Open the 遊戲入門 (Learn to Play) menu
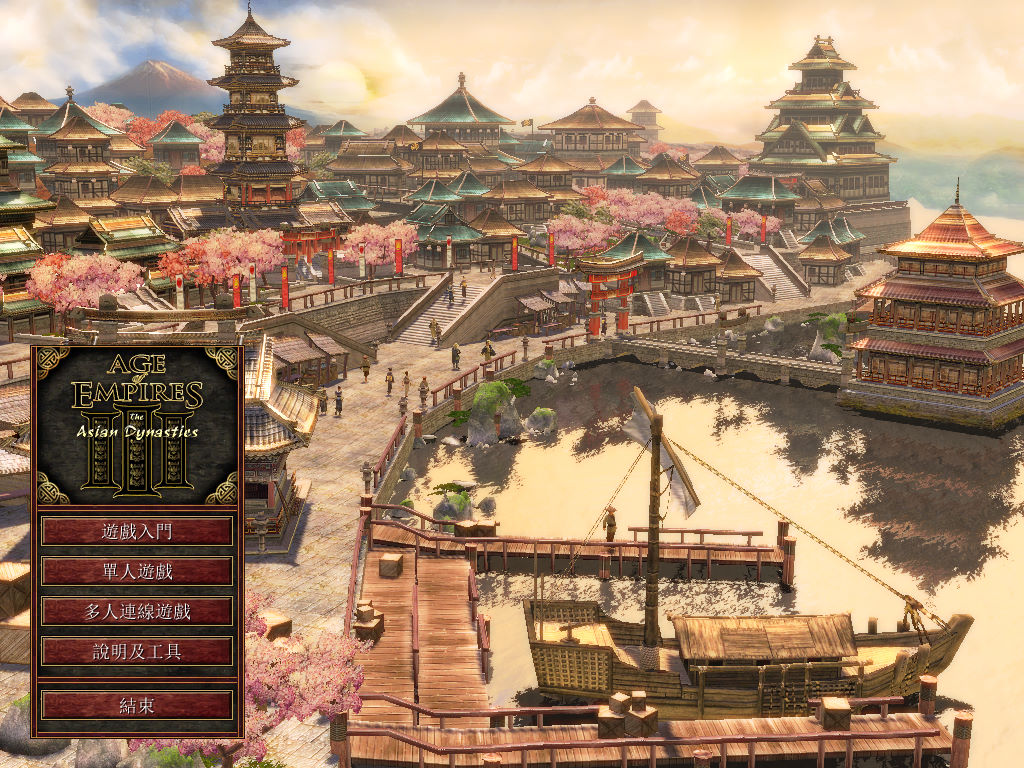Image resolution: width=1024 pixels, height=768 pixels. 137,531
